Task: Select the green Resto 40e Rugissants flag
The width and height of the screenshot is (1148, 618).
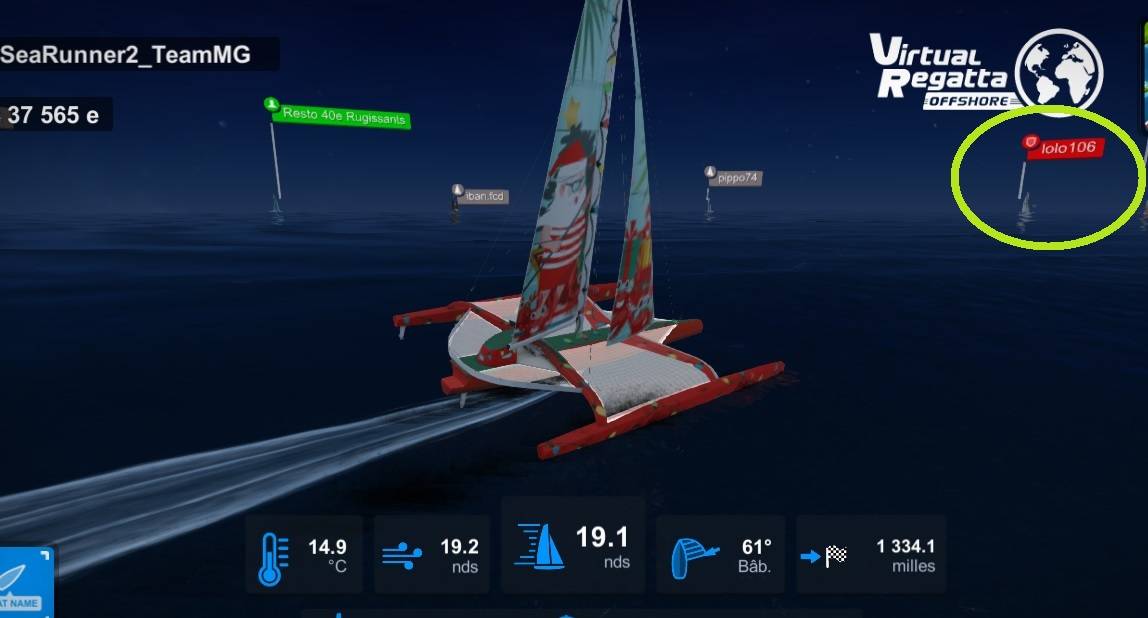Action: (x=343, y=117)
